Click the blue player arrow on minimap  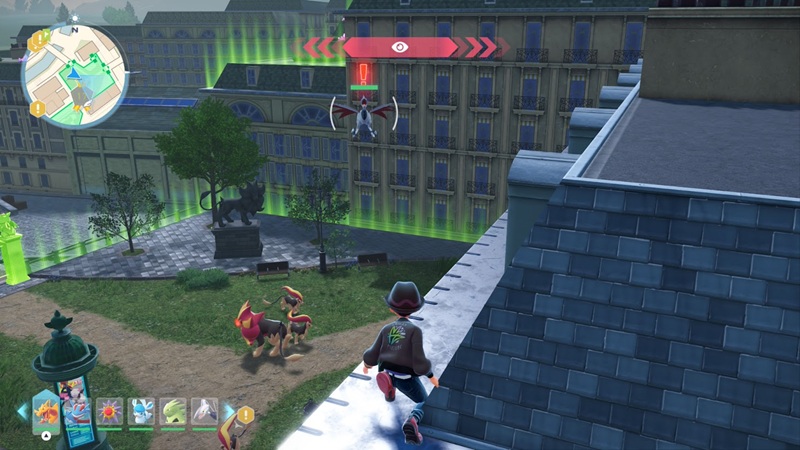[x=73, y=72]
